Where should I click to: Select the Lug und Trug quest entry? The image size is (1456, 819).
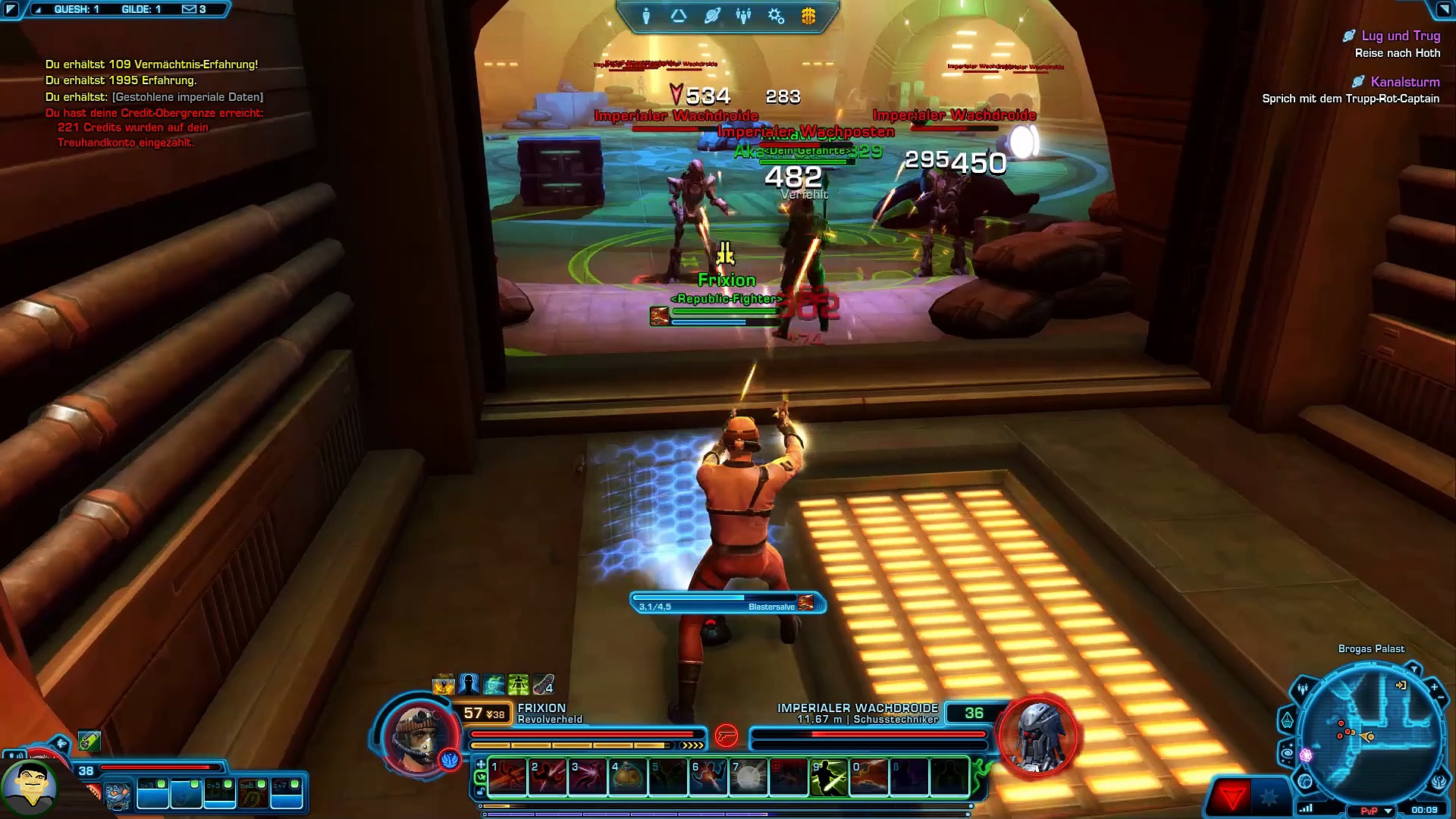pos(1400,36)
